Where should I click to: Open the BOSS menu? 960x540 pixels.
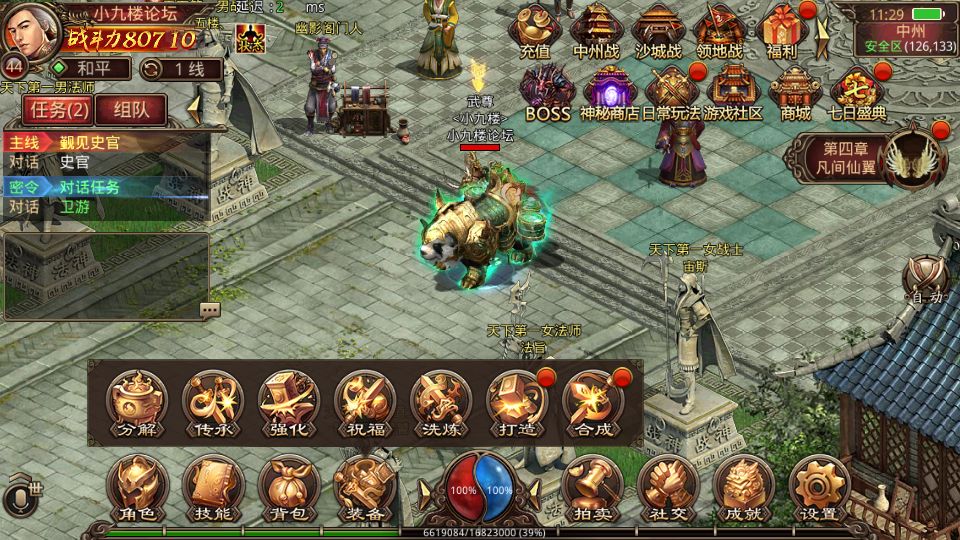tap(547, 92)
